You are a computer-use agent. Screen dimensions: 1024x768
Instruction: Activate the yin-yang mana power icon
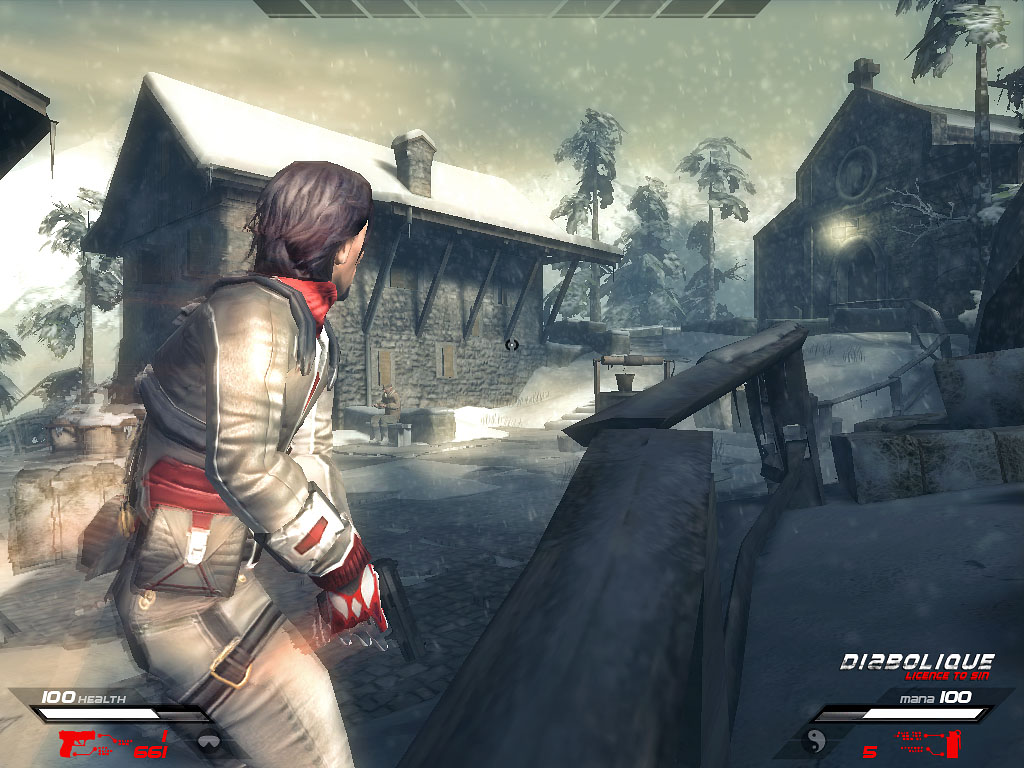[814, 741]
